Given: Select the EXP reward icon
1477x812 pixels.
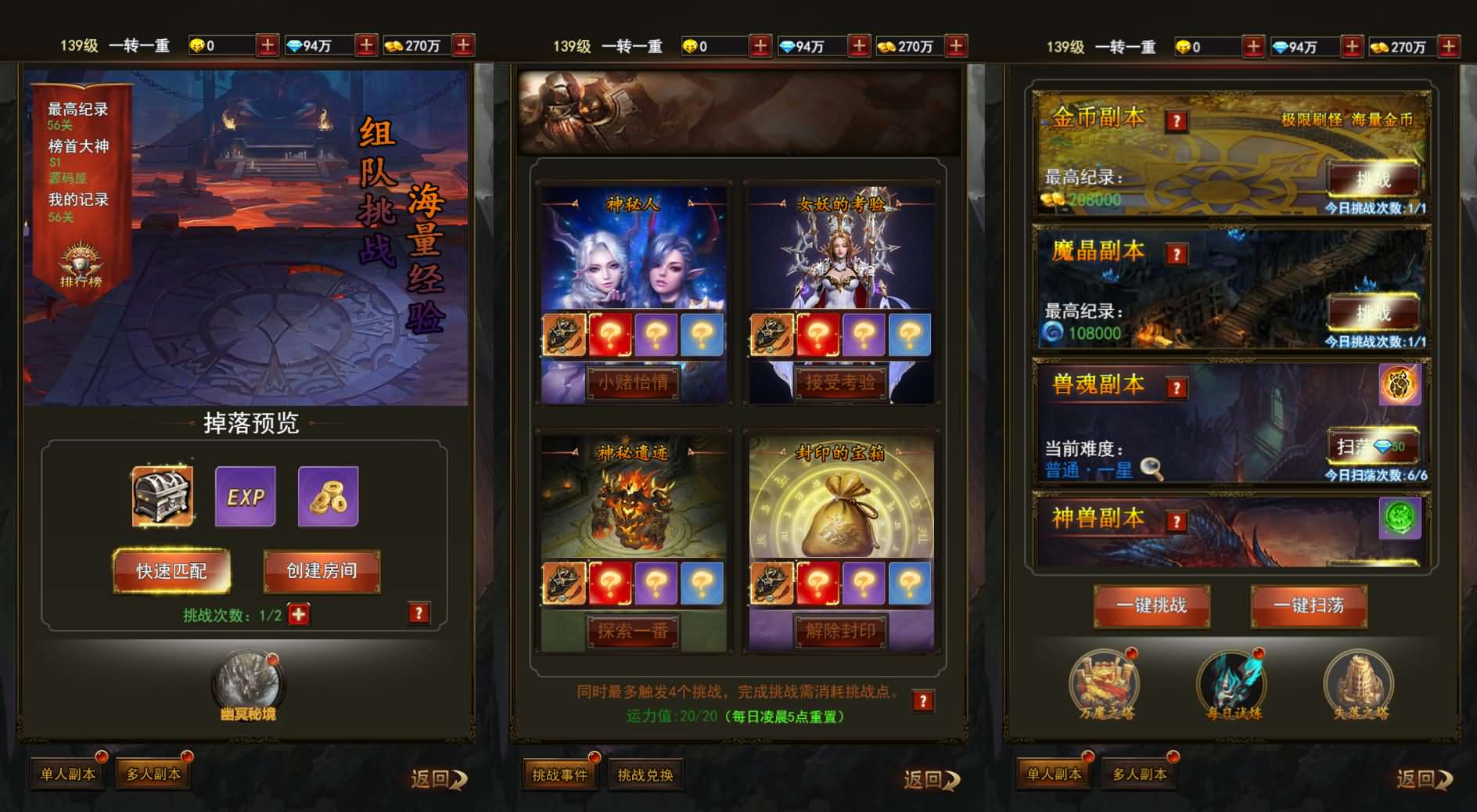Looking at the screenshot, I should click(x=245, y=495).
